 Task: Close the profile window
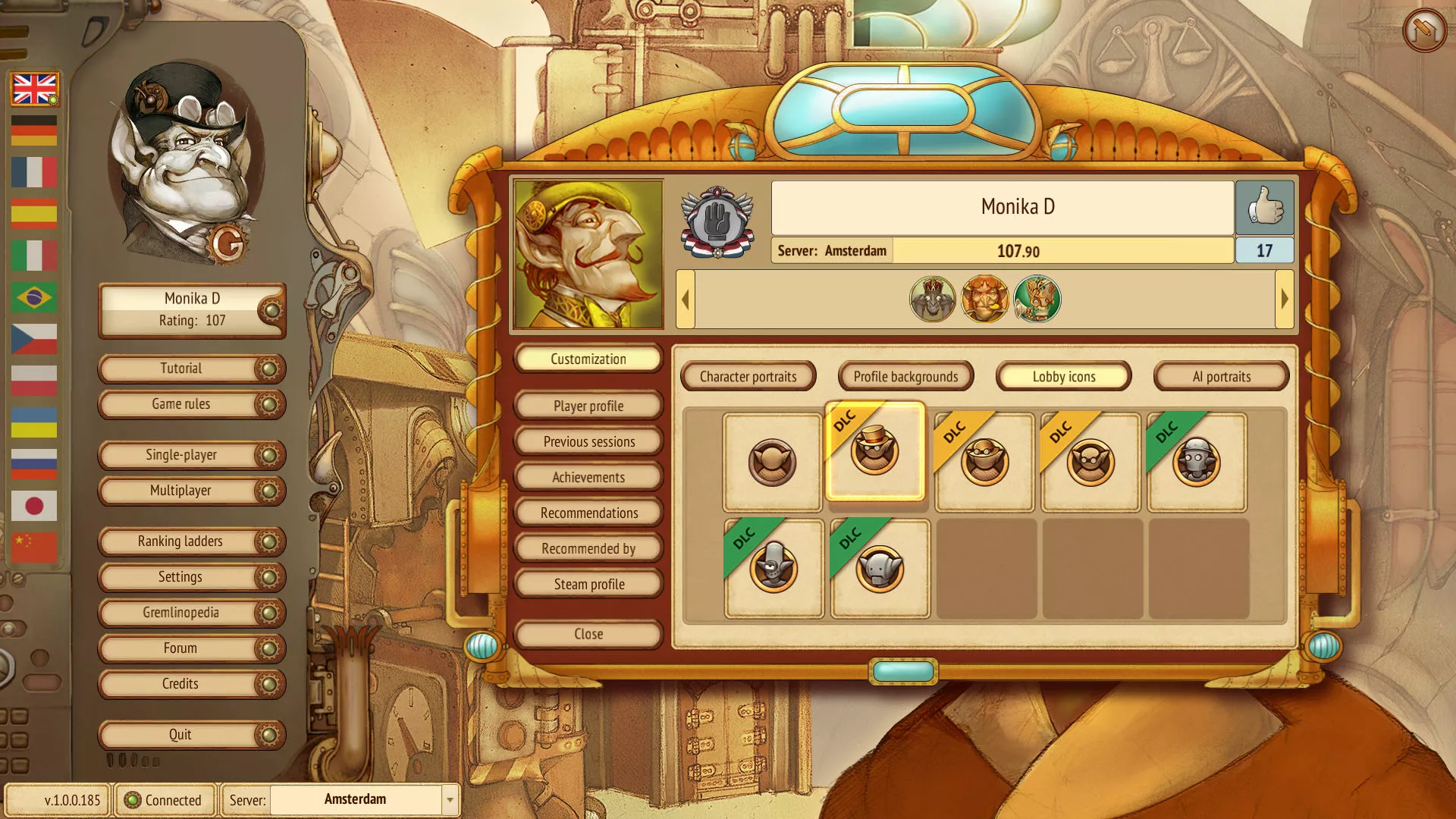point(588,634)
